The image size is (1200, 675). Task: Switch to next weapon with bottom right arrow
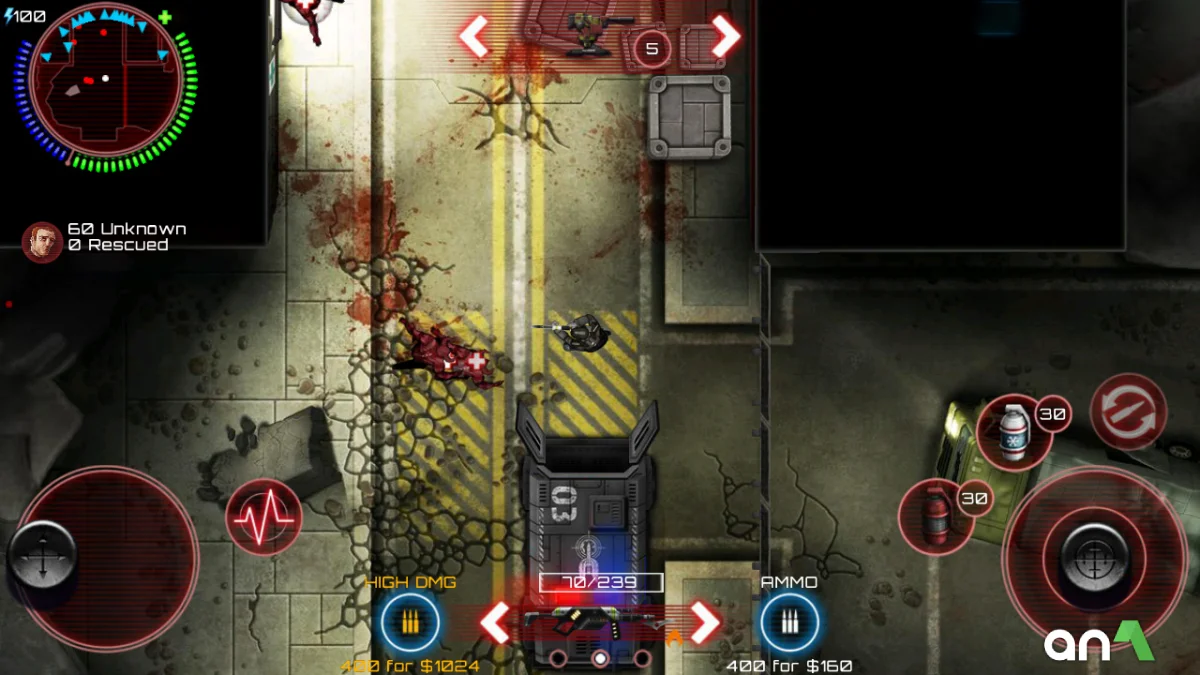coord(706,622)
